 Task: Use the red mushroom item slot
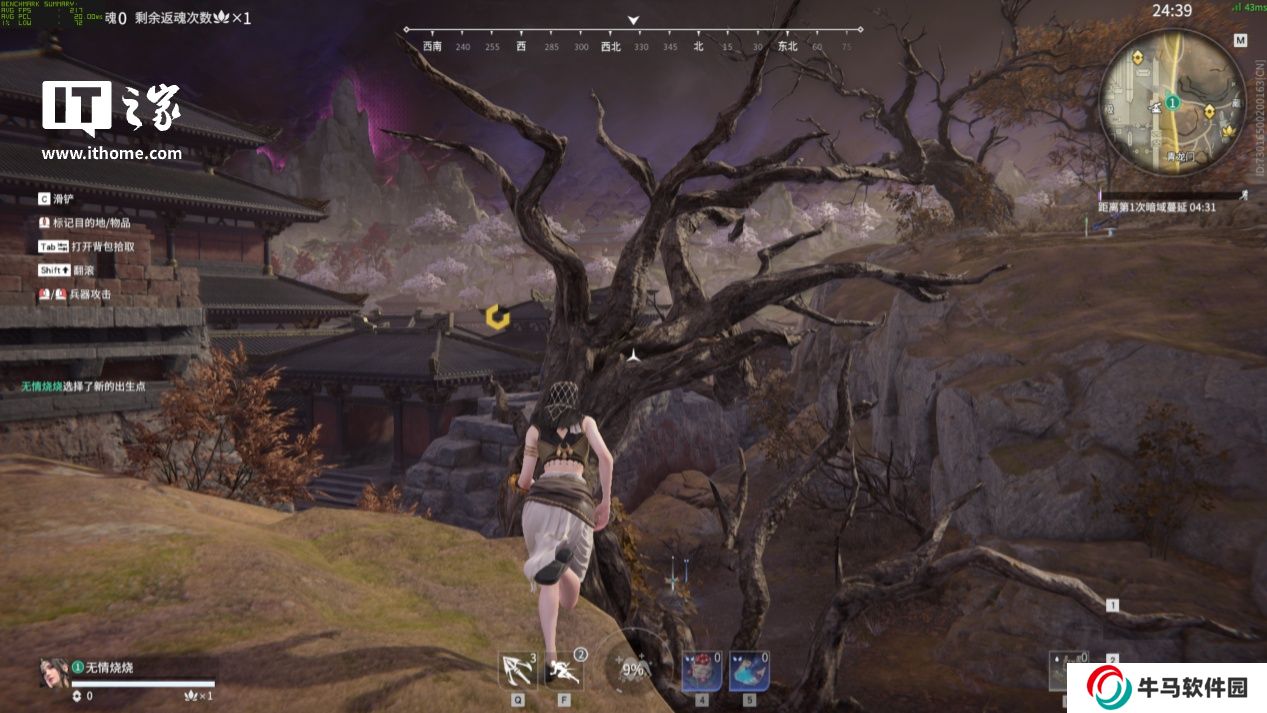(x=702, y=671)
